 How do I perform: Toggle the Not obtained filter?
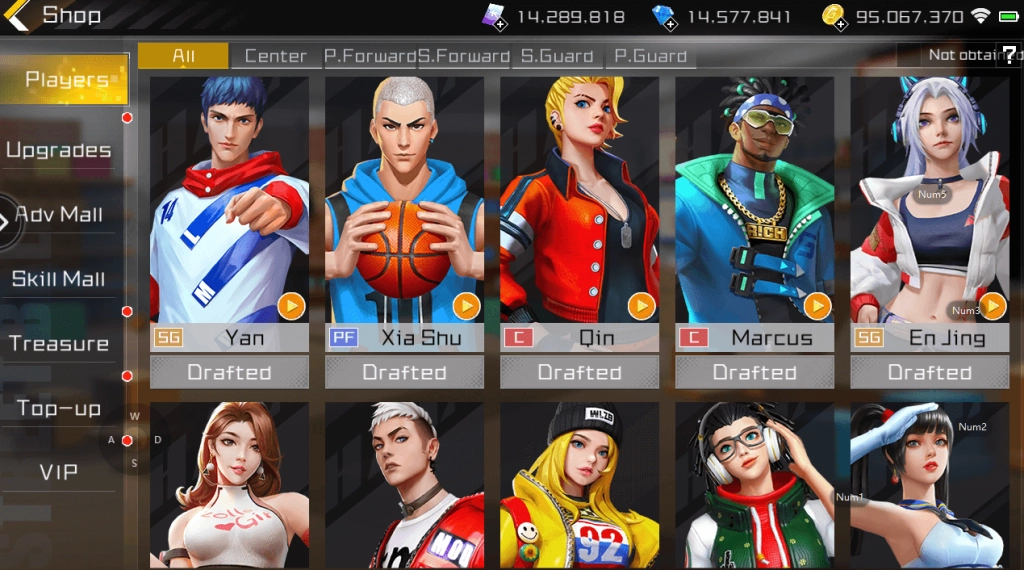[960, 55]
